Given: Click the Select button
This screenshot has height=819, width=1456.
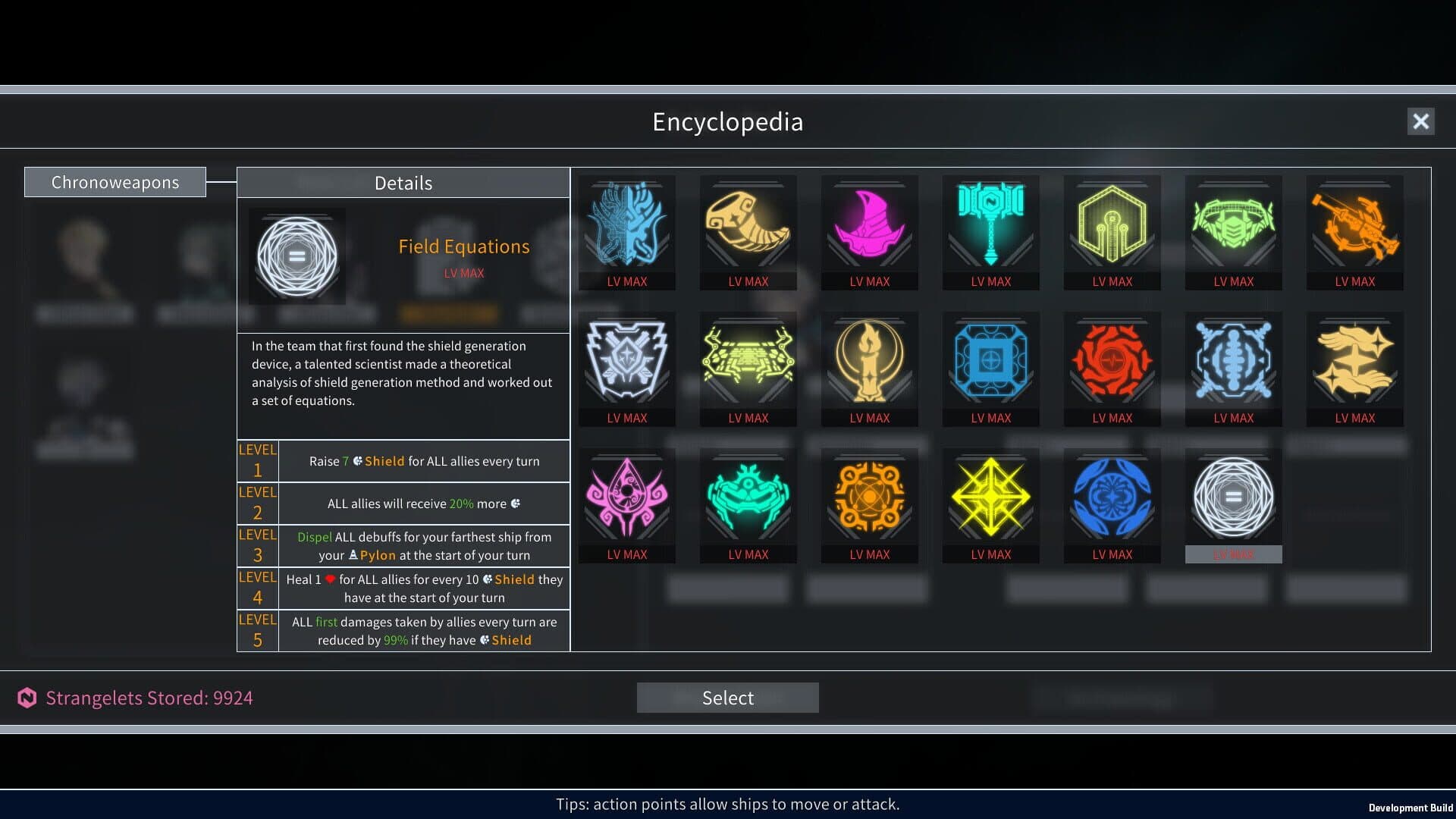Looking at the screenshot, I should pyautogui.click(x=727, y=698).
